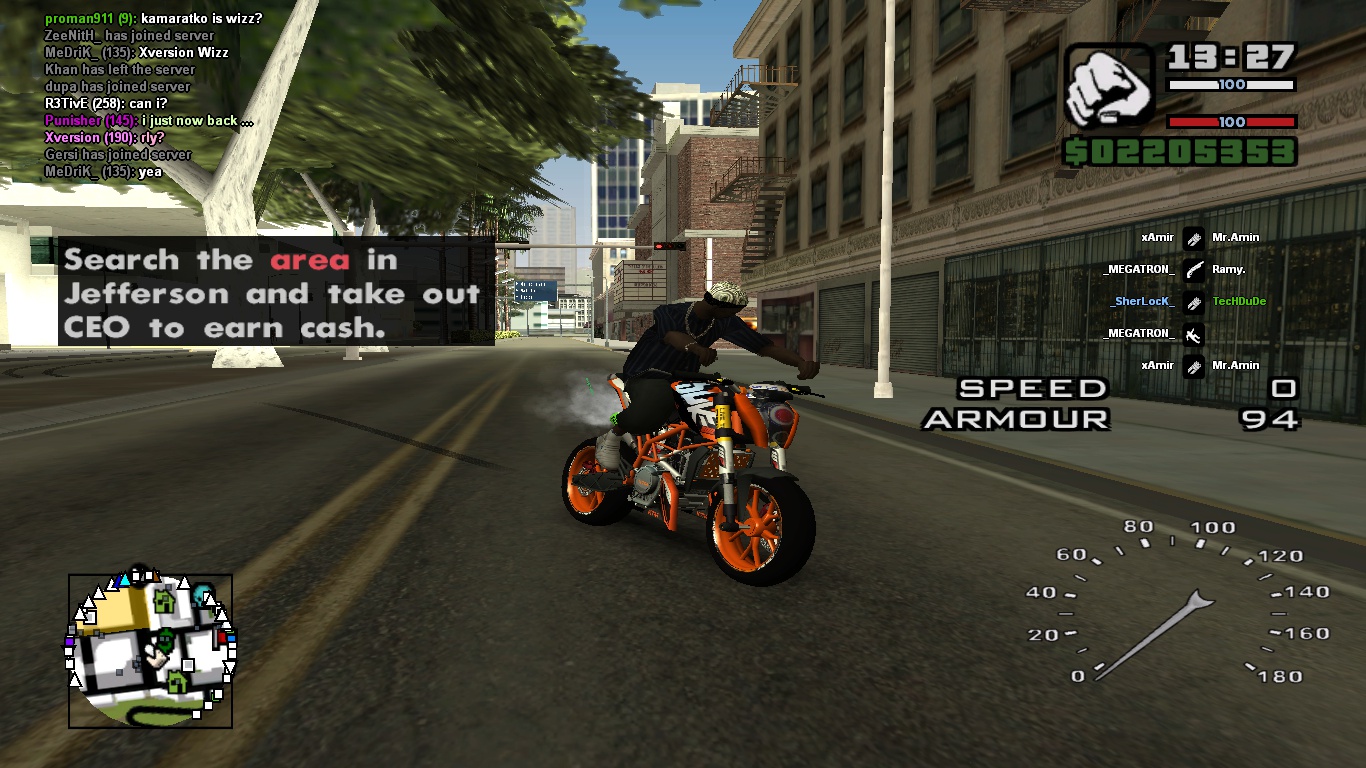Screen dimensions: 1366x768
Task: Enable the purple blip marker on the minimap
Action: 69,642
